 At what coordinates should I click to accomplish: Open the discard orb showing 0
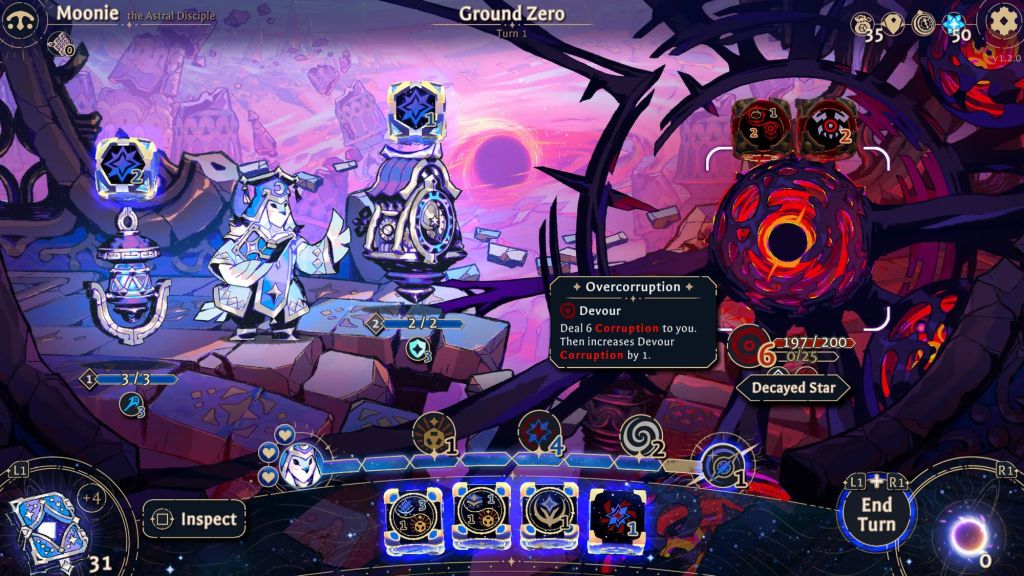click(x=966, y=537)
